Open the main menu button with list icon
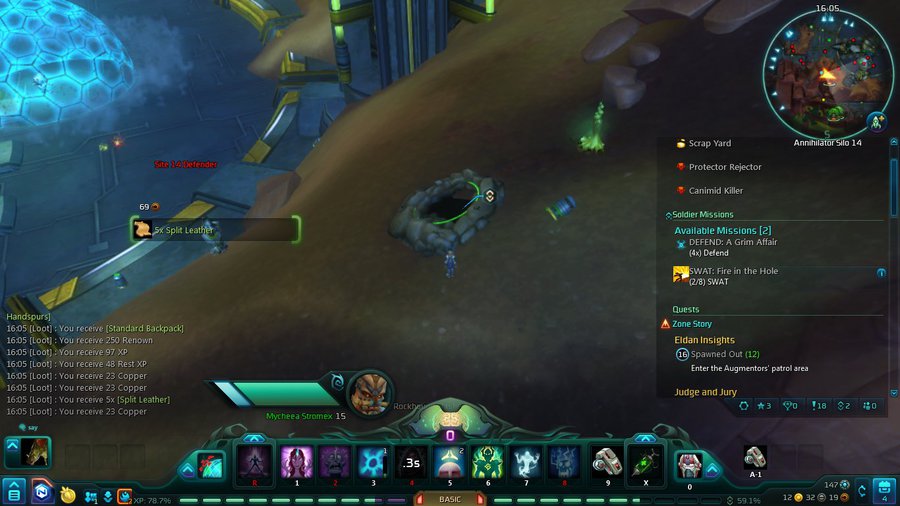900x506 pixels. [14, 492]
